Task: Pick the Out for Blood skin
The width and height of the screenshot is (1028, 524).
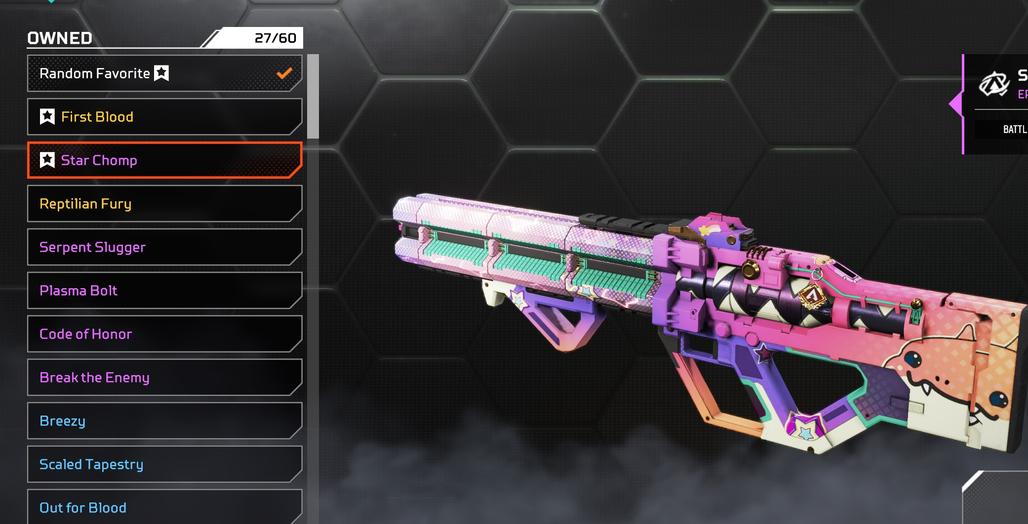Action: [164, 507]
